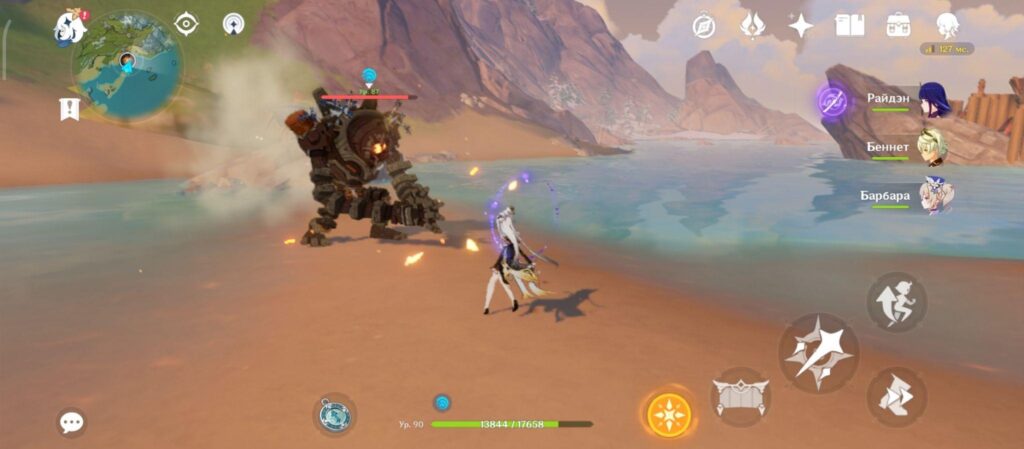Open the quest bookmark icon
The image size is (1024, 449).
pos(70,108)
